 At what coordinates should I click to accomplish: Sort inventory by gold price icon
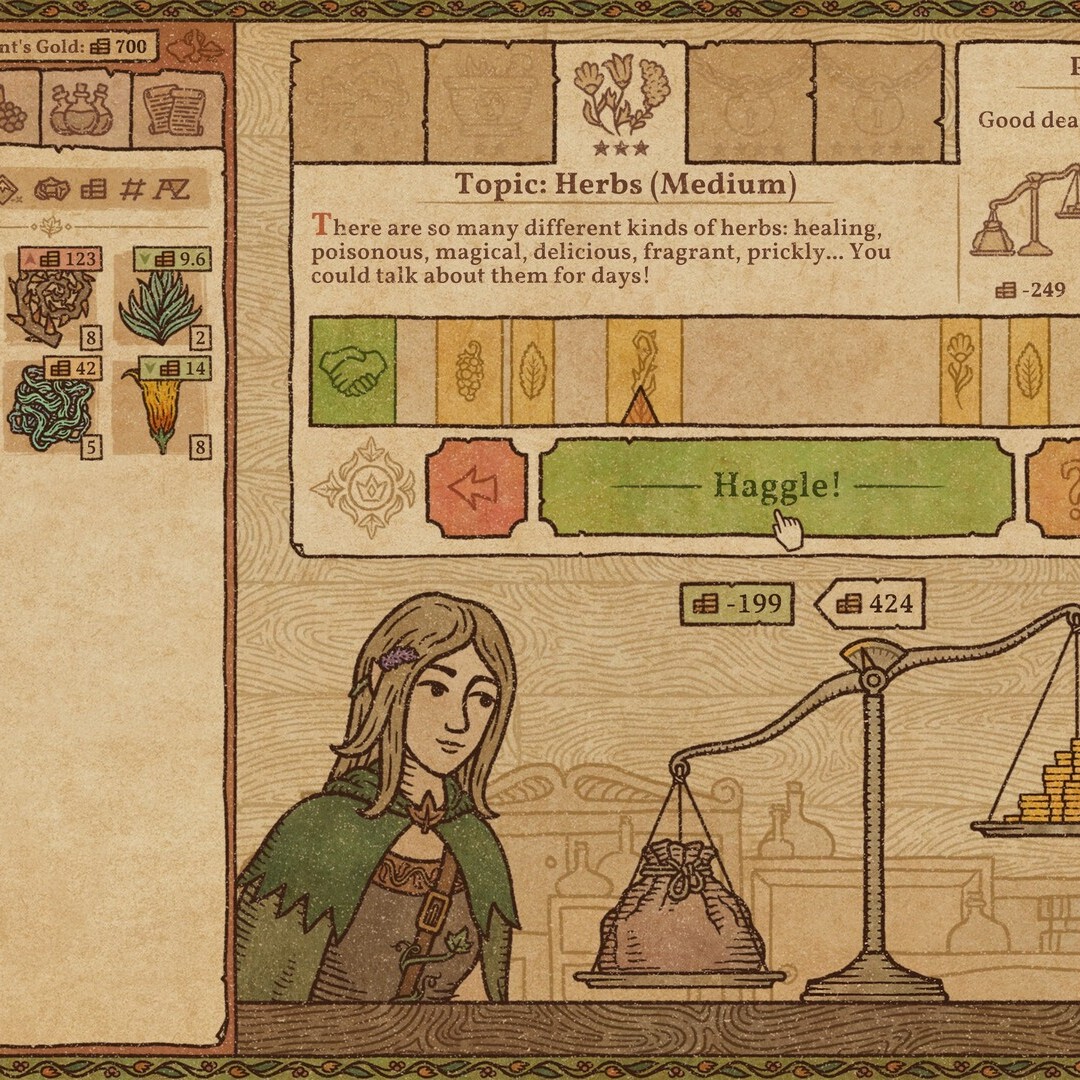click(93, 188)
